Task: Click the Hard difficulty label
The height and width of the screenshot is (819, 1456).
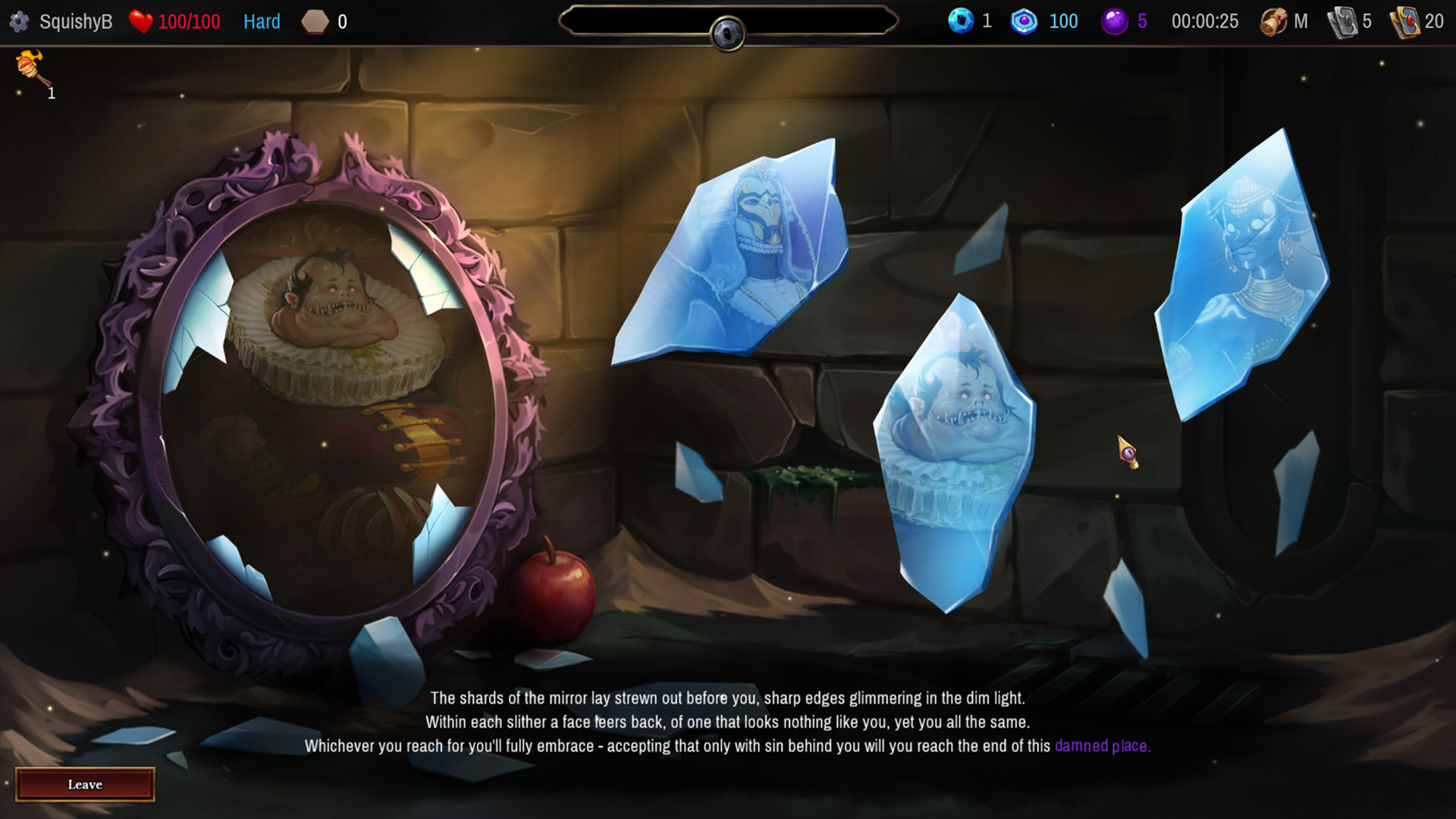Action: click(x=262, y=21)
